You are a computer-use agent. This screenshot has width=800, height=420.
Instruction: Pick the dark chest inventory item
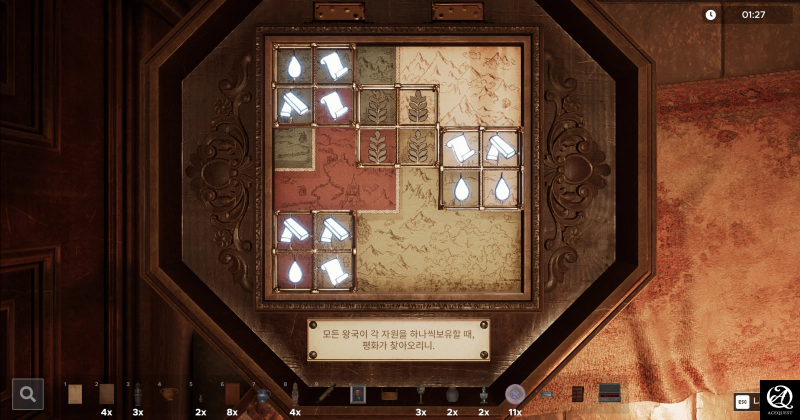pyautogui.click(x=609, y=394)
